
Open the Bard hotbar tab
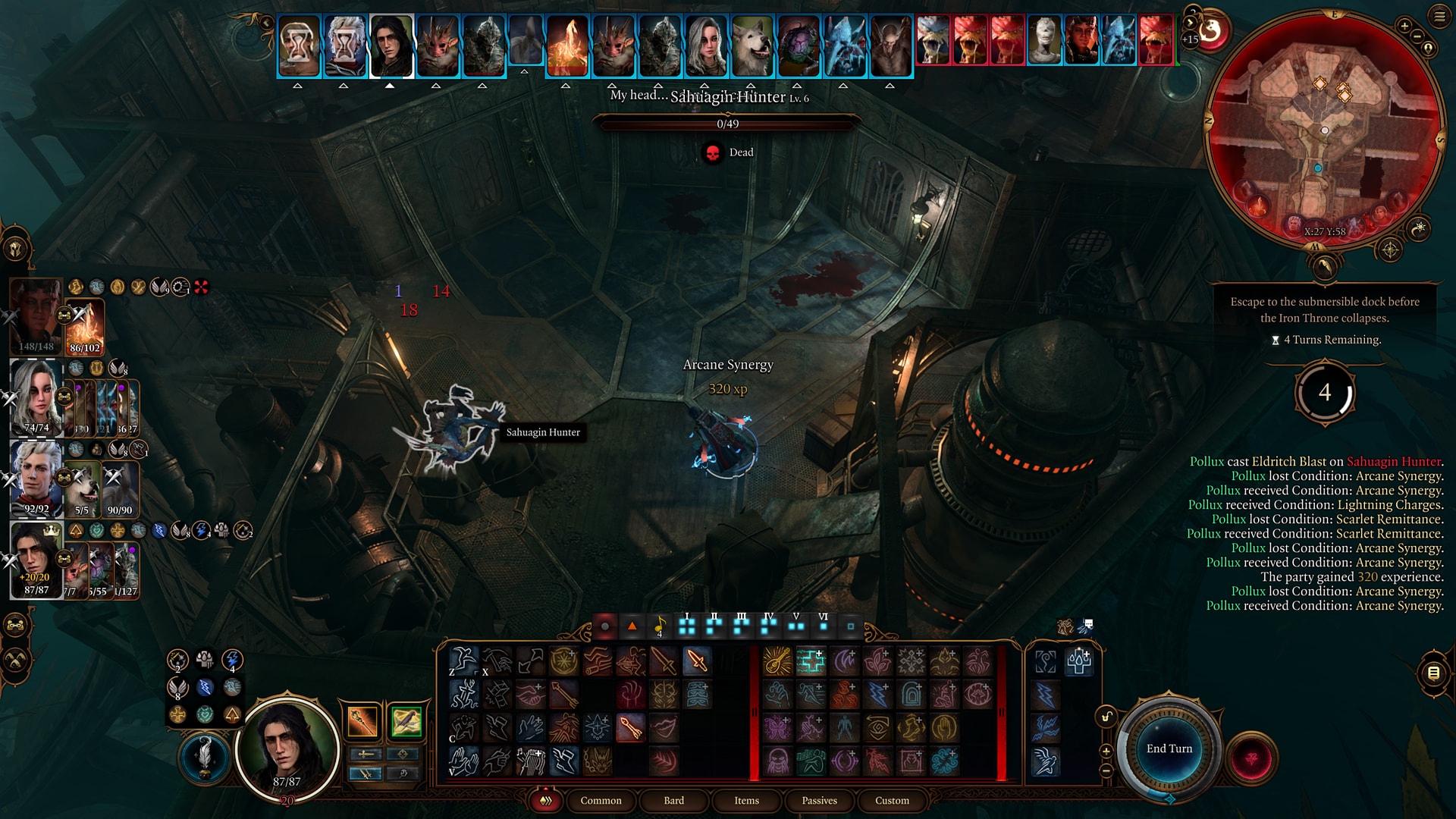(x=673, y=800)
